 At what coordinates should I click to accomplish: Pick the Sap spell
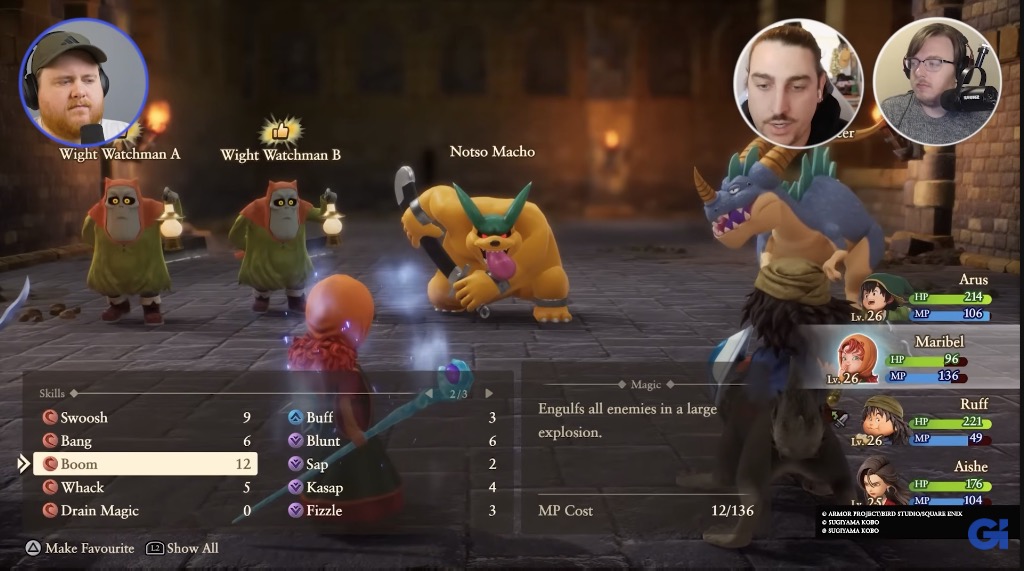tap(317, 464)
